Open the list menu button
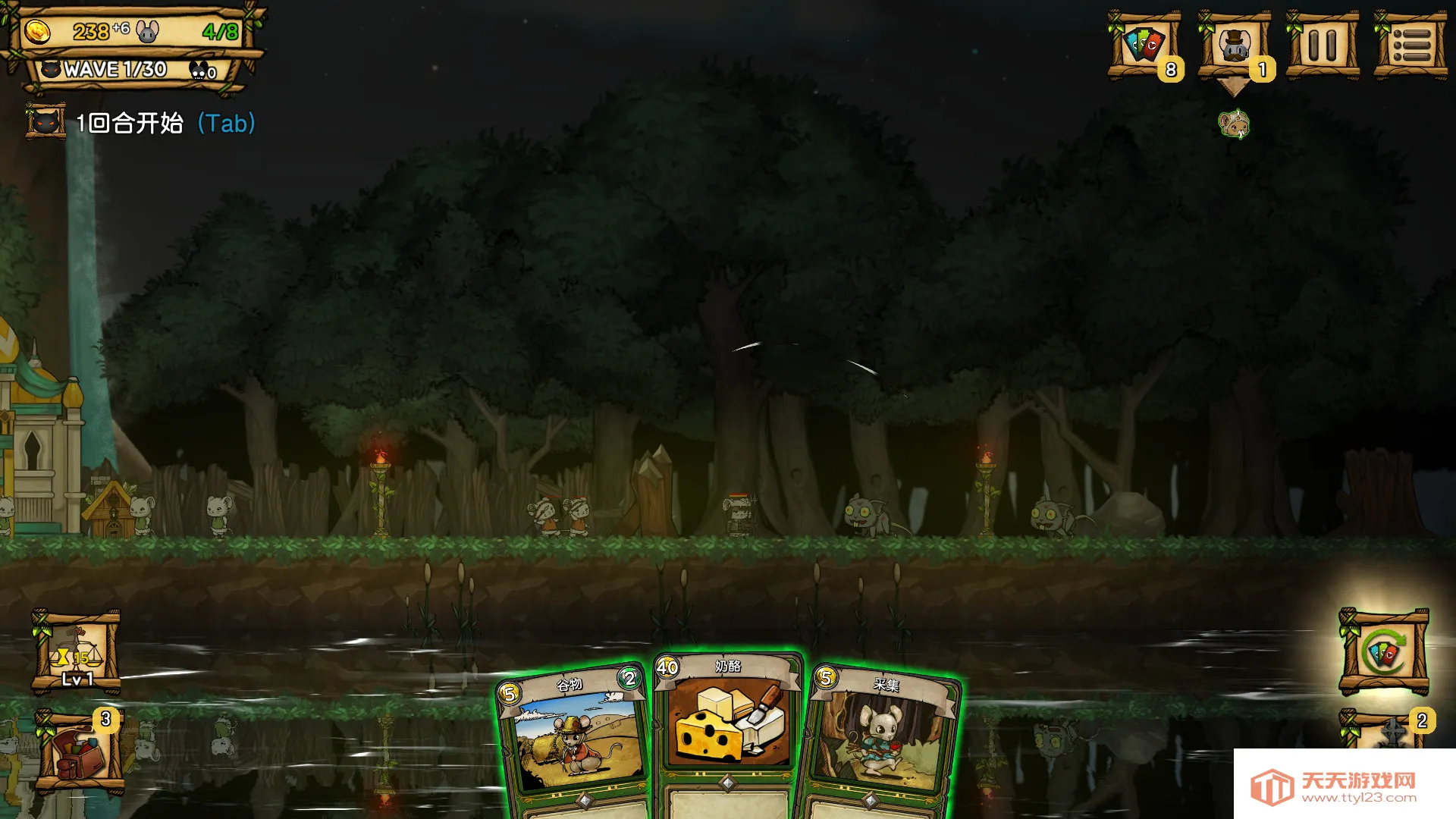The image size is (1456, 819). click(1410, 45)
